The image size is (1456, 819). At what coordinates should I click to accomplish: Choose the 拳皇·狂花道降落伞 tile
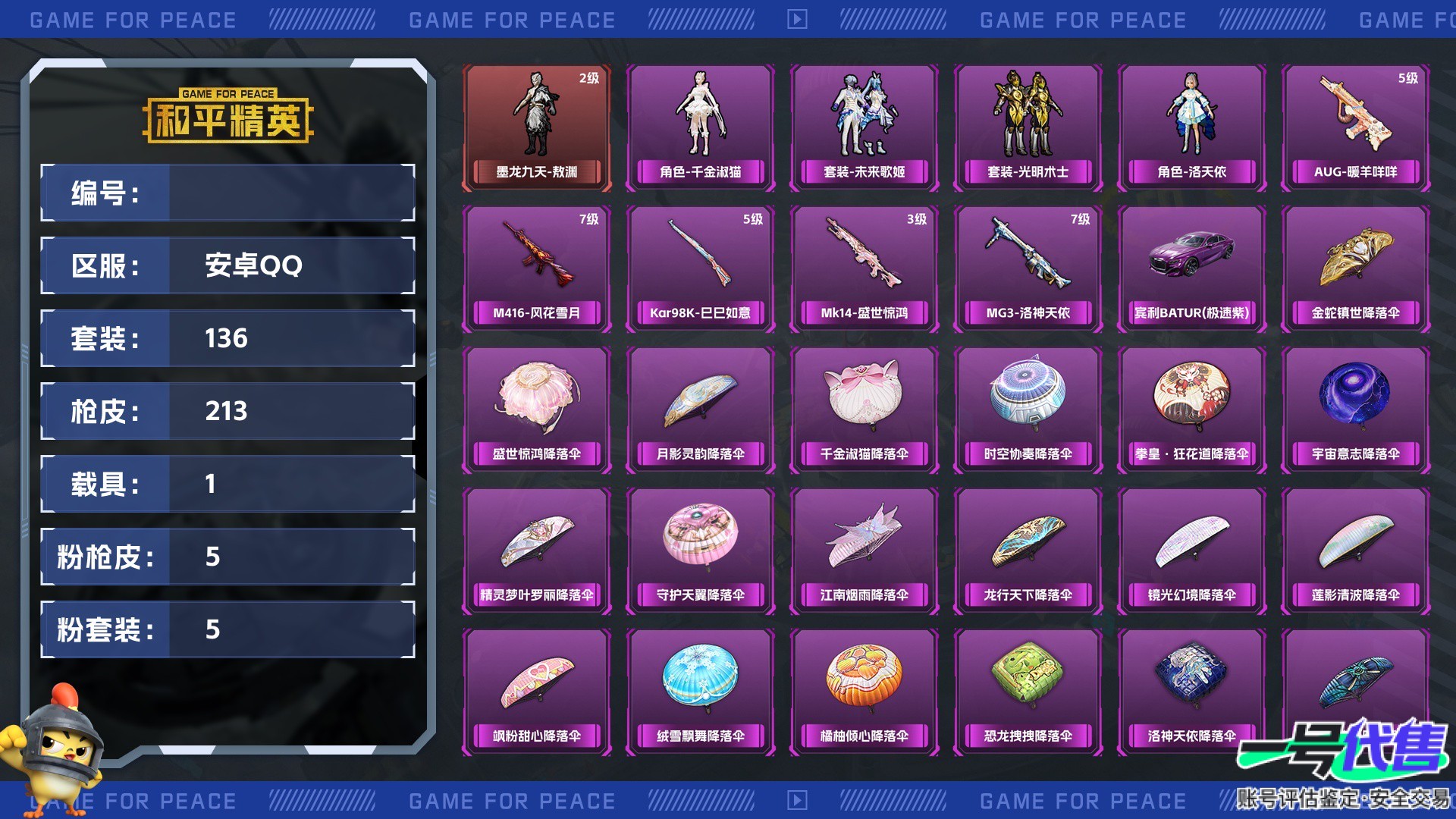pyautogui.click(x=1192, y=409)
